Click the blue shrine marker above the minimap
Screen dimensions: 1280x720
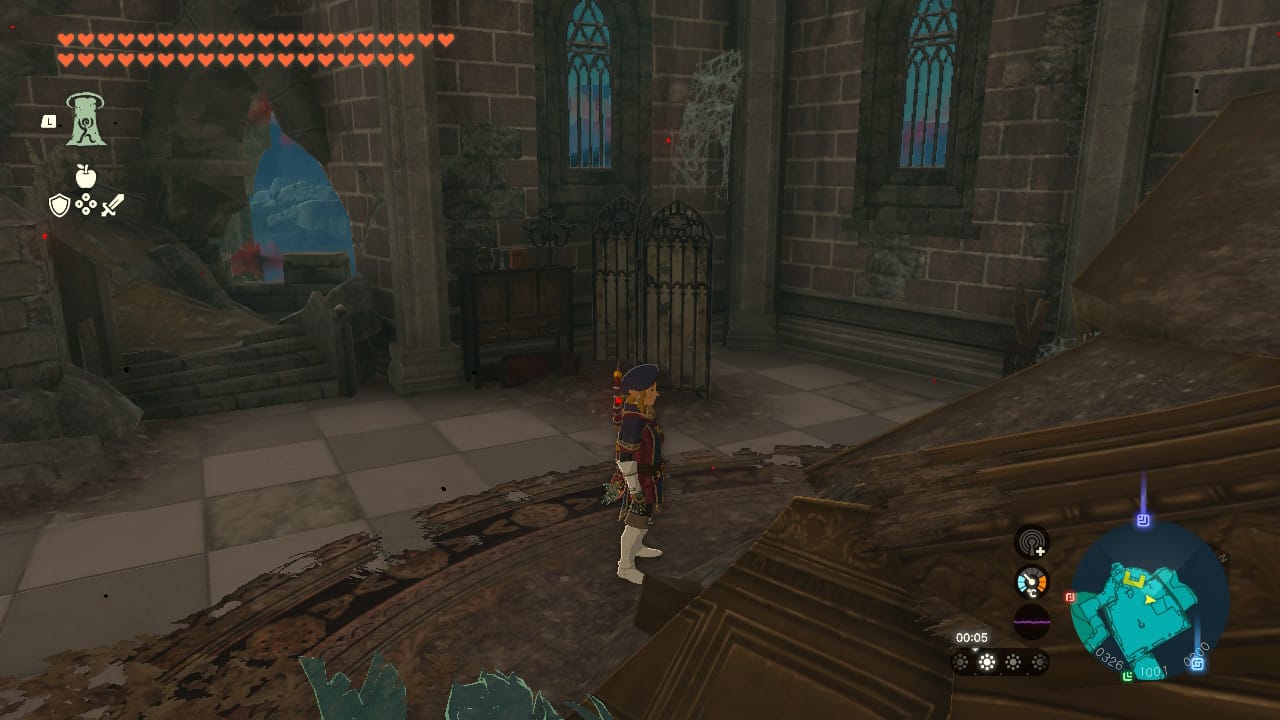click(1142, 518)
